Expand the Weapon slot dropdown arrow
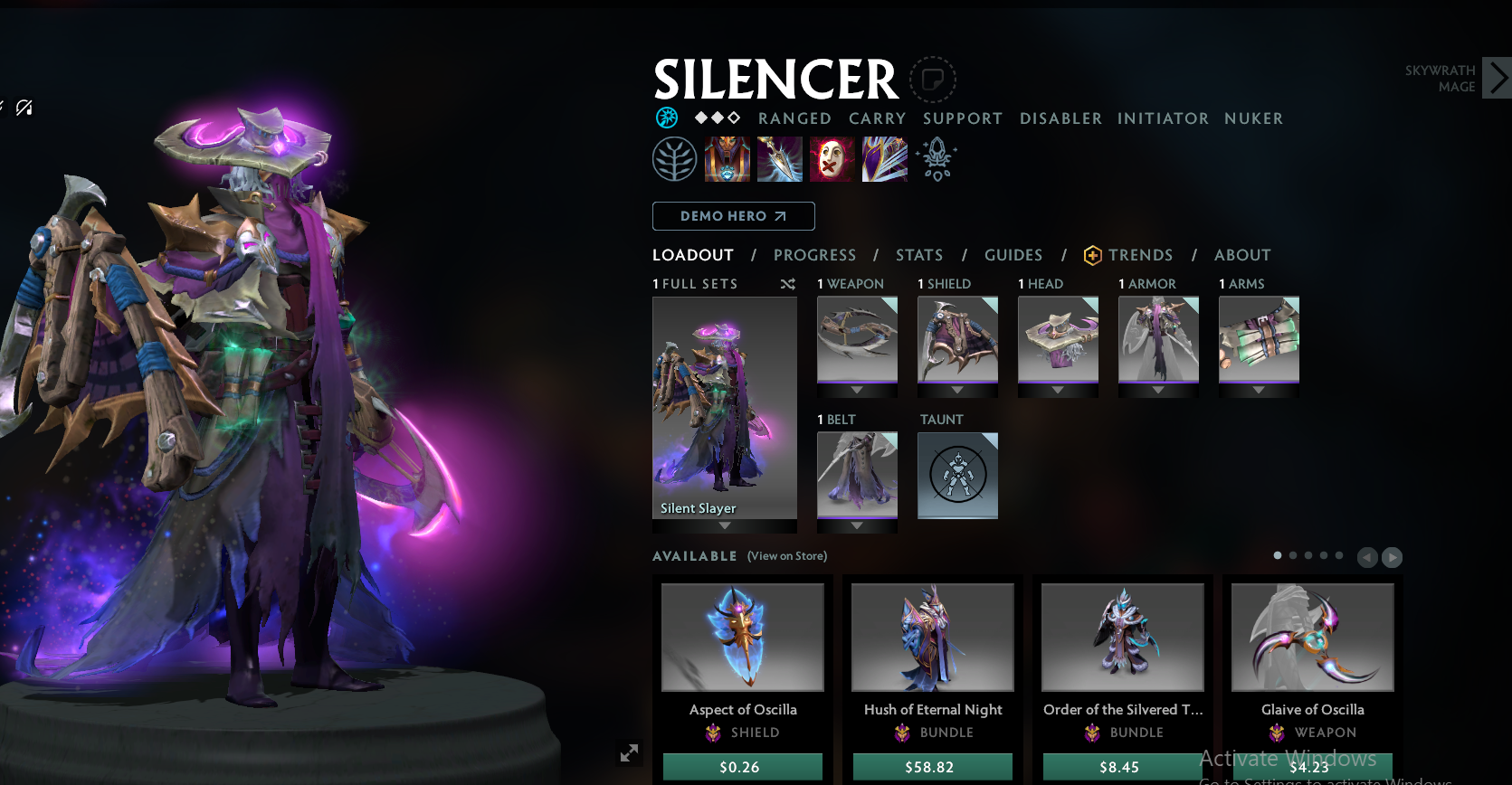The image size is (1512, 785). click(856, 388)
